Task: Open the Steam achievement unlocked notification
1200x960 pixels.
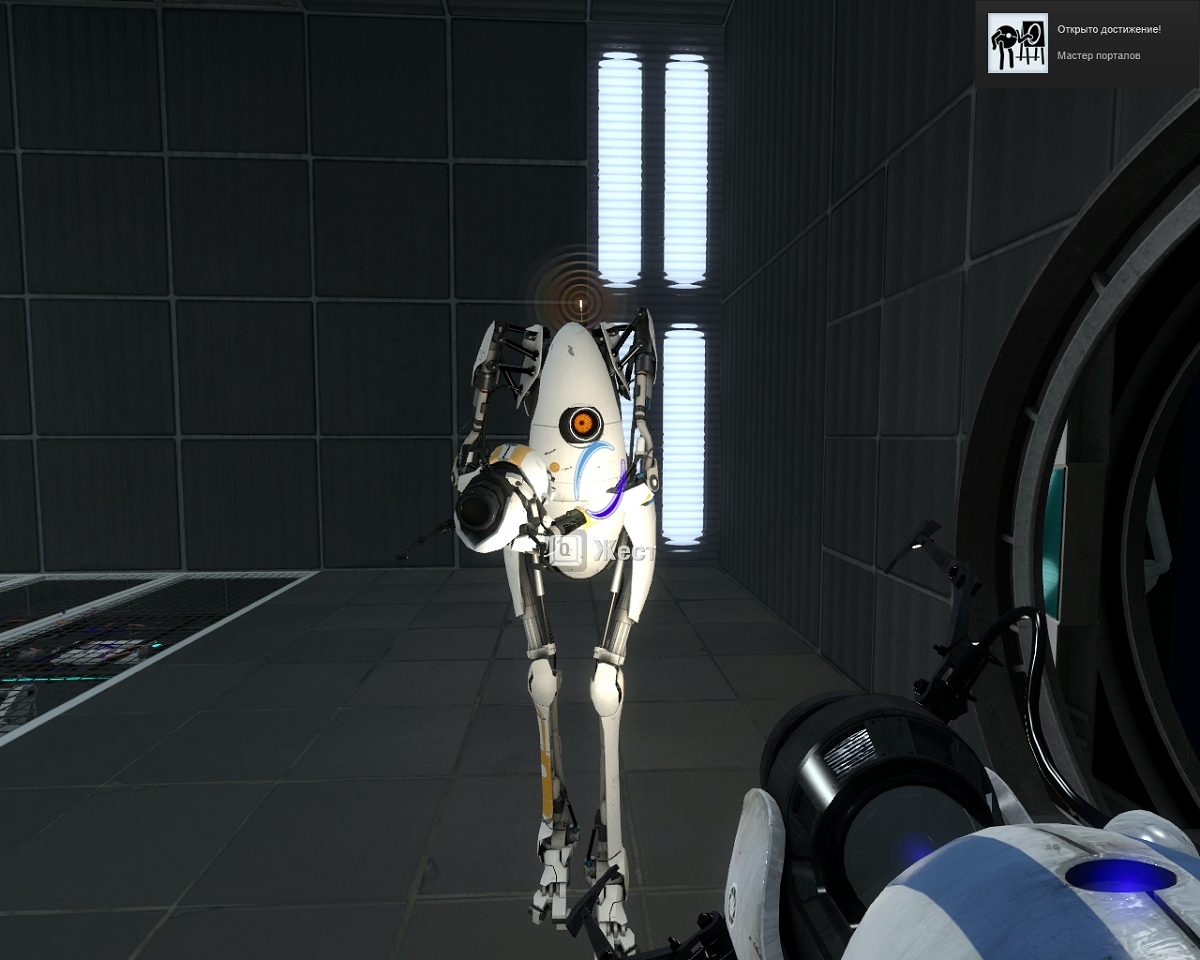Action: pyautogui.click(x=1087, y=43)
